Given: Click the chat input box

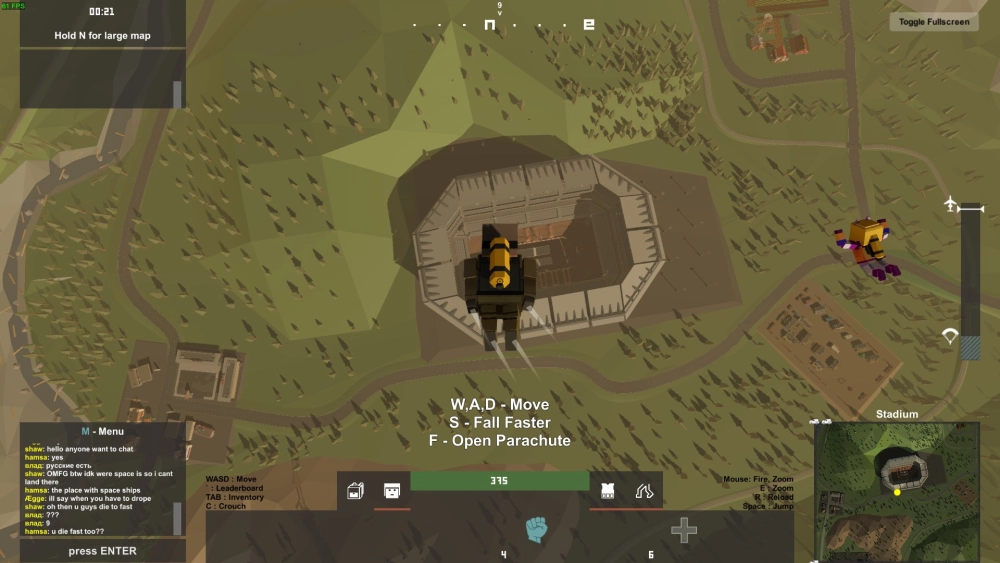Looking at the screenshot, I should (102, 551).
